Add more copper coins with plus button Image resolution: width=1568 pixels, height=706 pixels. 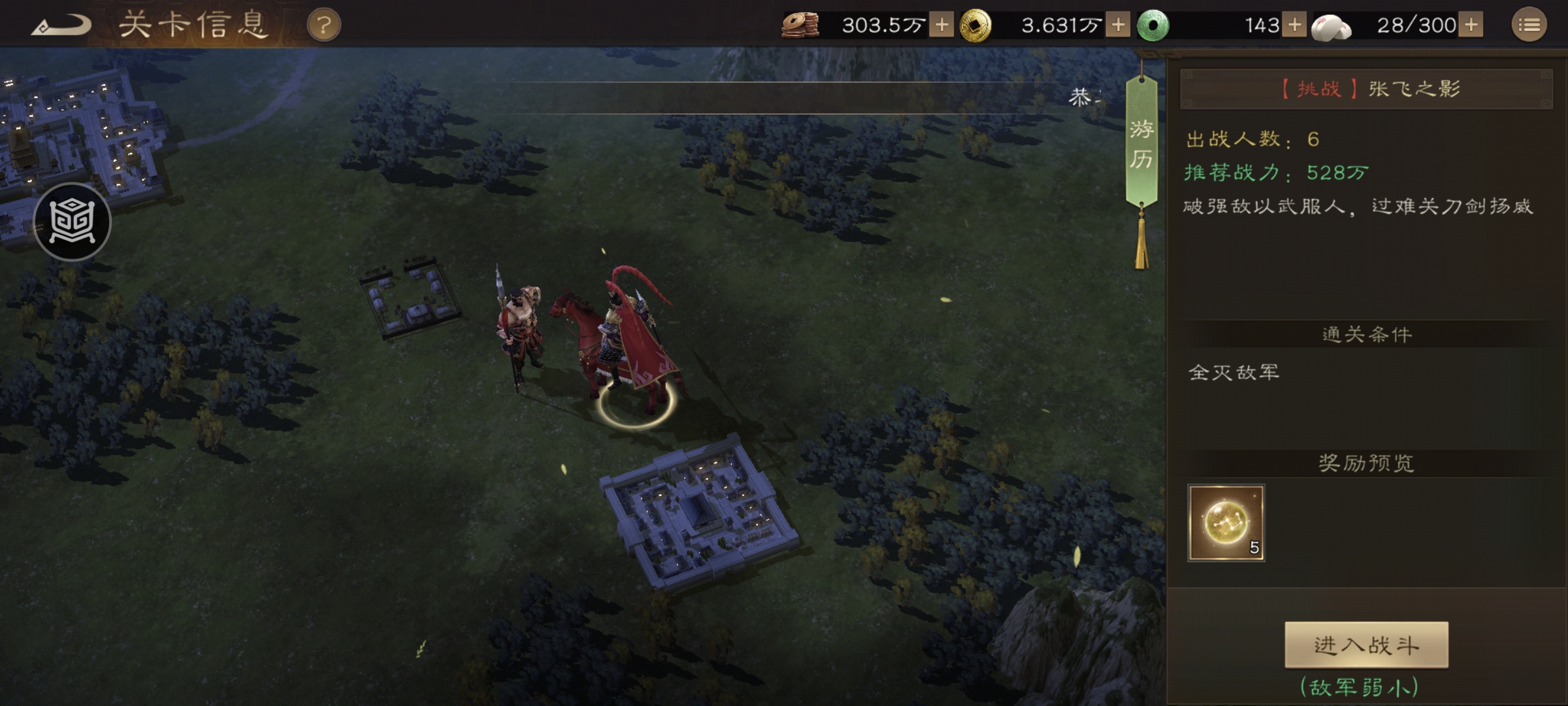[x=941, y=25]
